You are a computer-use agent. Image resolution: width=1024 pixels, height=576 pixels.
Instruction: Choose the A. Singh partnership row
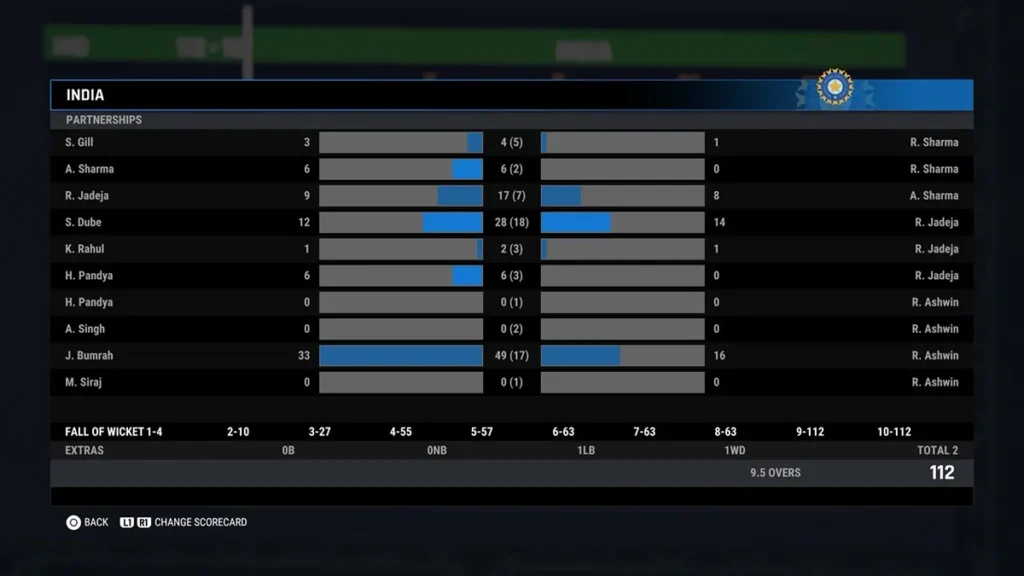(x=511, y=329)
